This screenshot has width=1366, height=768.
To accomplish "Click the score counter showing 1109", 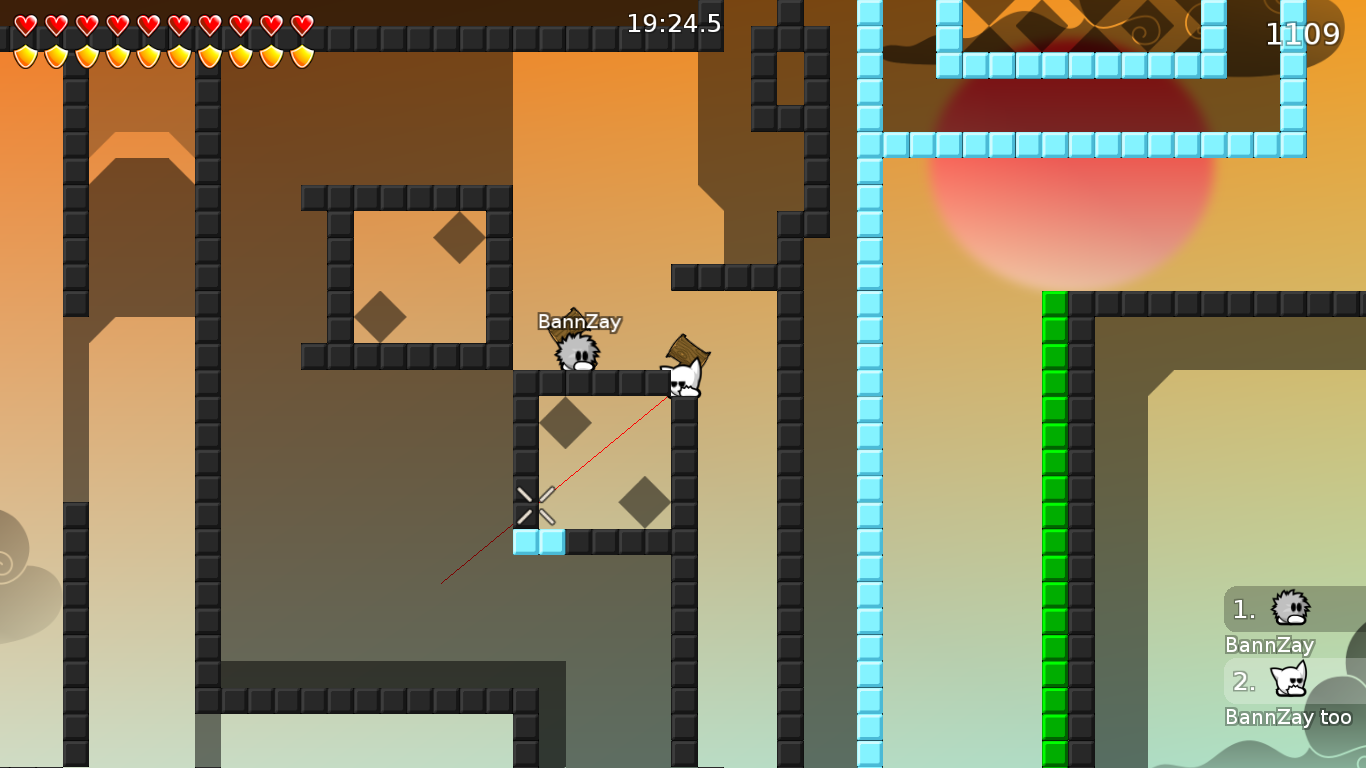I will (1305, 34).
